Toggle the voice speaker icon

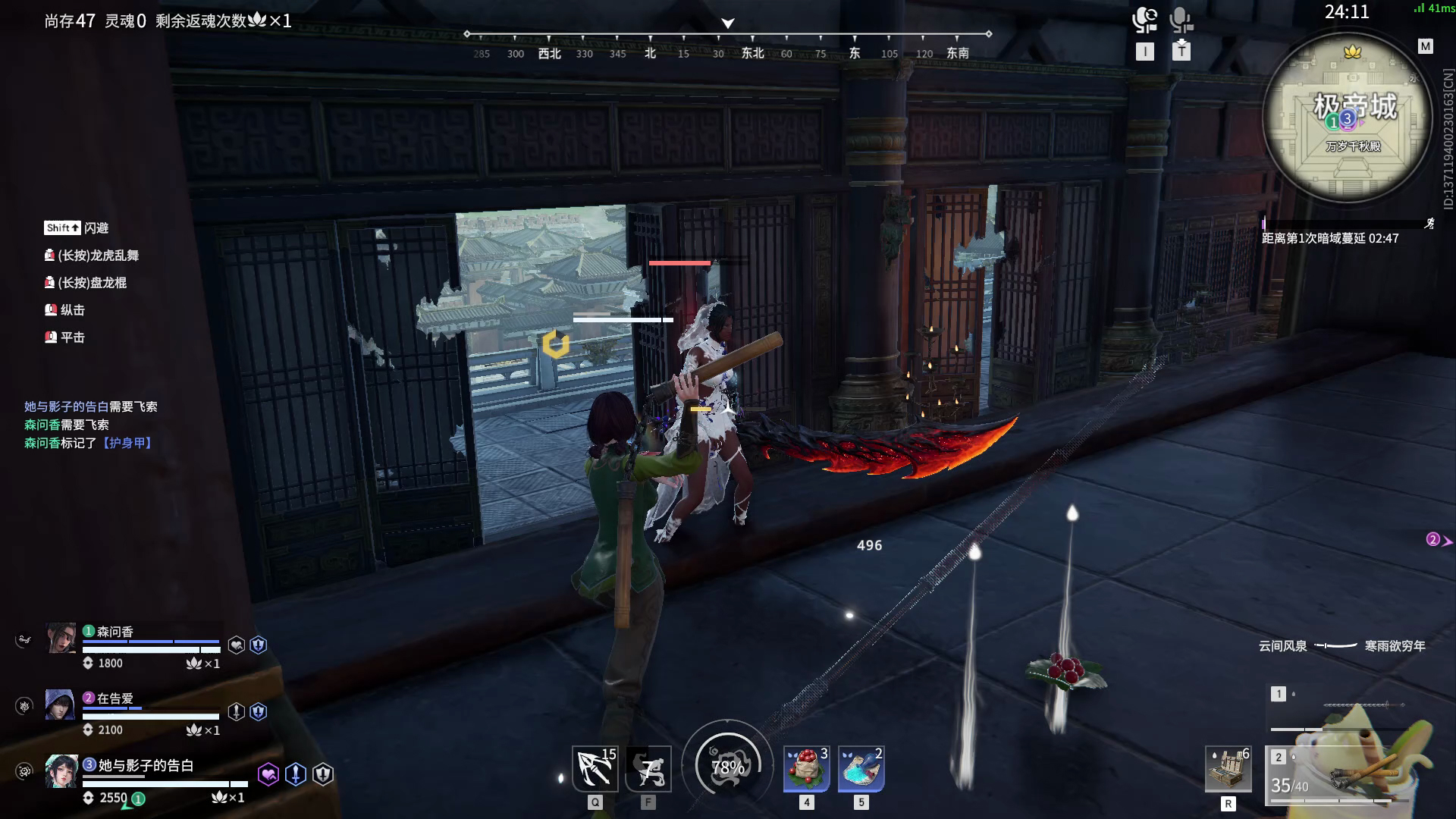point(1144,20)
